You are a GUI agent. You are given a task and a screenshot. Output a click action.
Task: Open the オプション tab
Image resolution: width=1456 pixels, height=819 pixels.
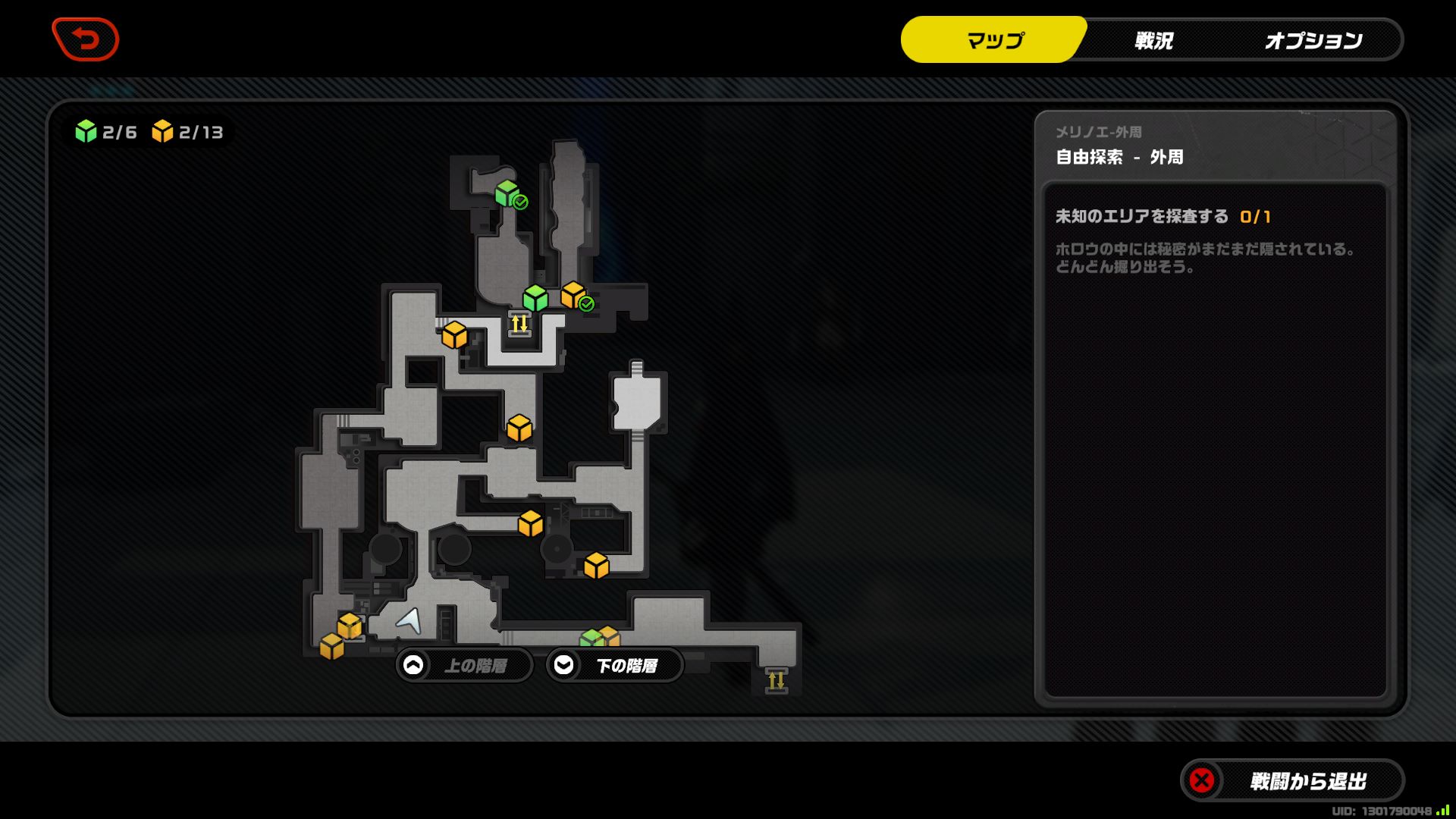pos(1314,40)
